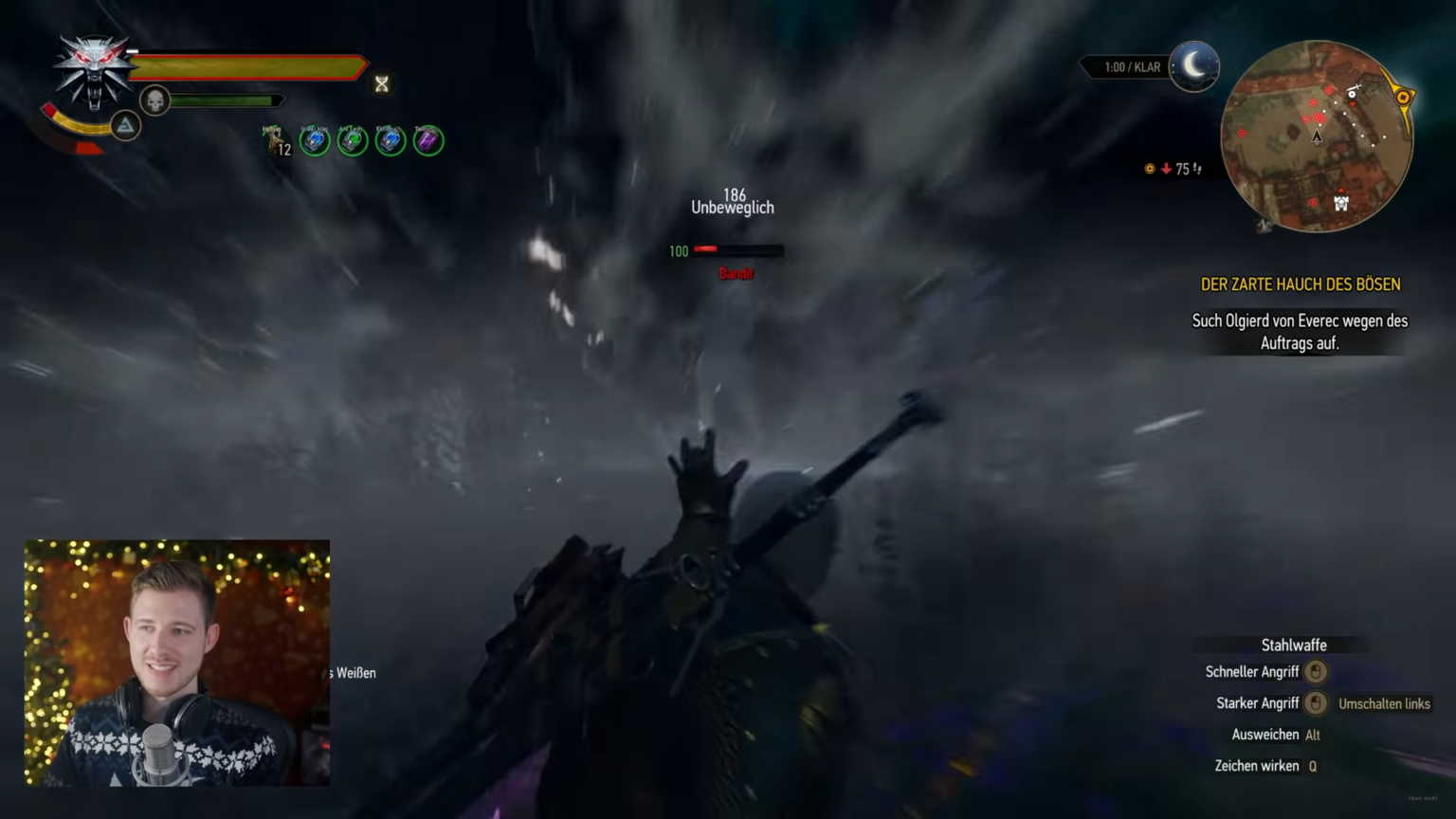The image size is (1456, 819).
Task: Click the Witcher wolf medallion icon
Action: pos(92,71)
